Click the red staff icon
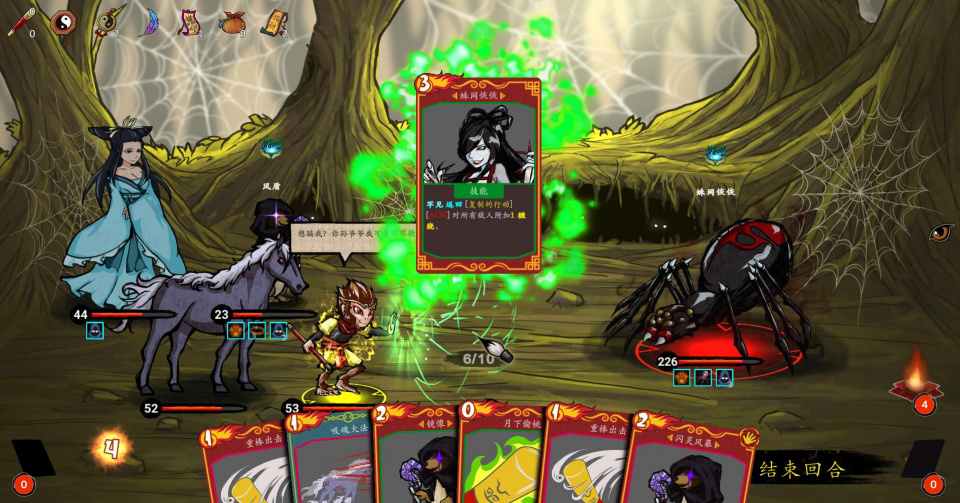Viewport: 960px width, 503px height. [20, 22]
